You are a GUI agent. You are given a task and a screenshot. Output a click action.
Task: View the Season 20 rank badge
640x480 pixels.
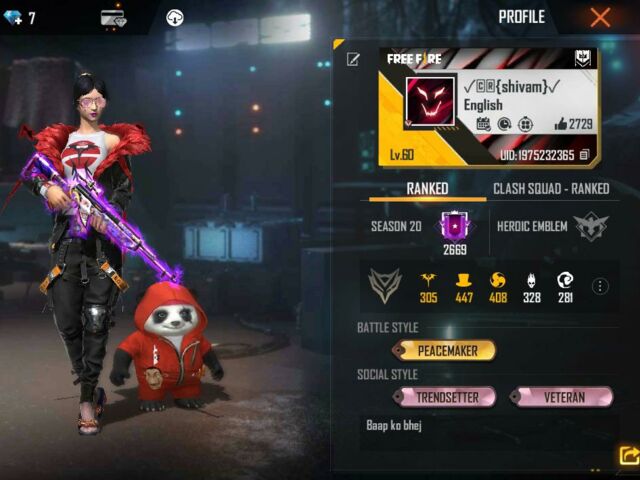455,225
